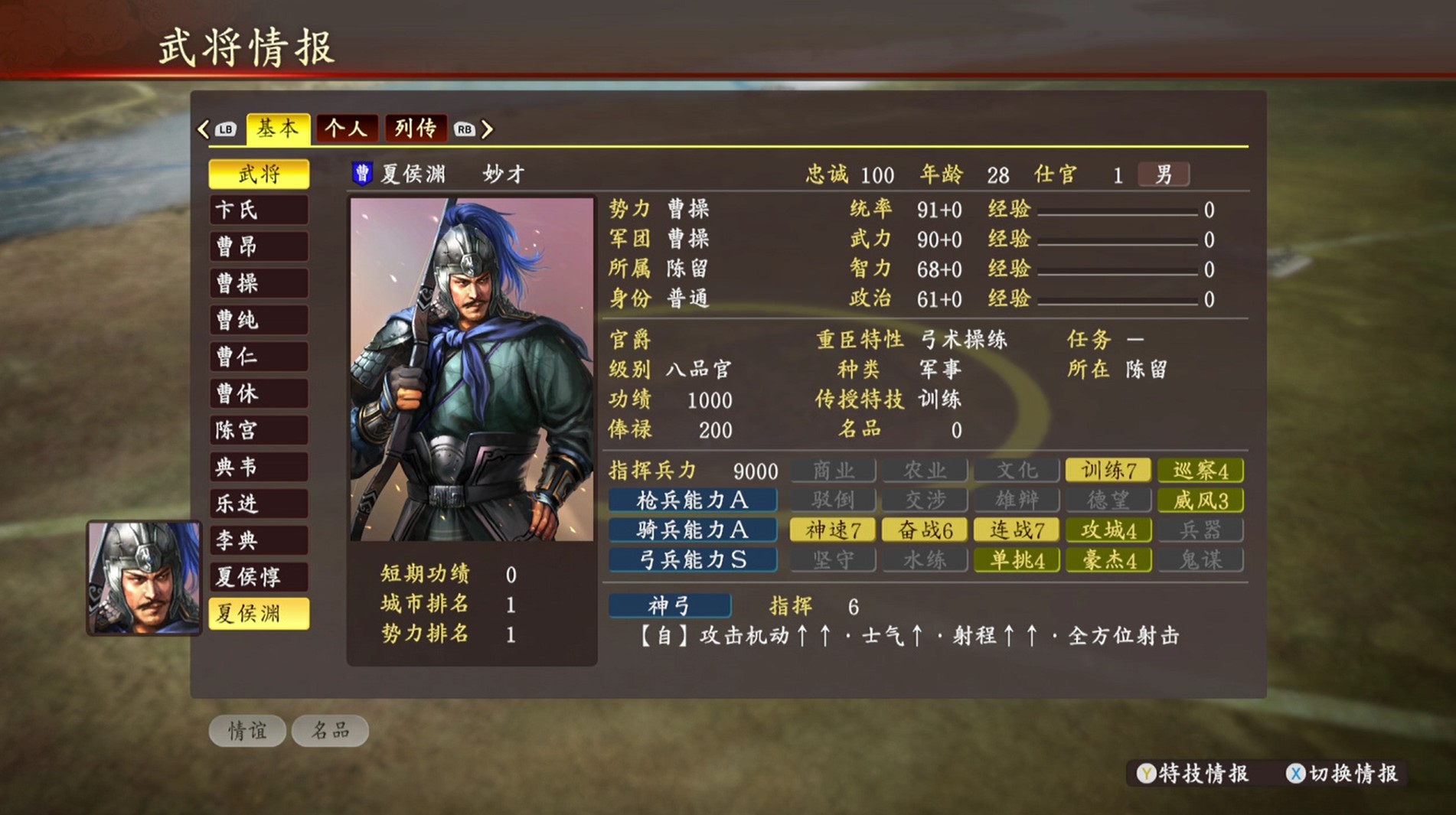Image resolution: width=1456 pixels, height=815 pixels.
Task: Select 曹仁 in the officer list
Action: [259, 357]
